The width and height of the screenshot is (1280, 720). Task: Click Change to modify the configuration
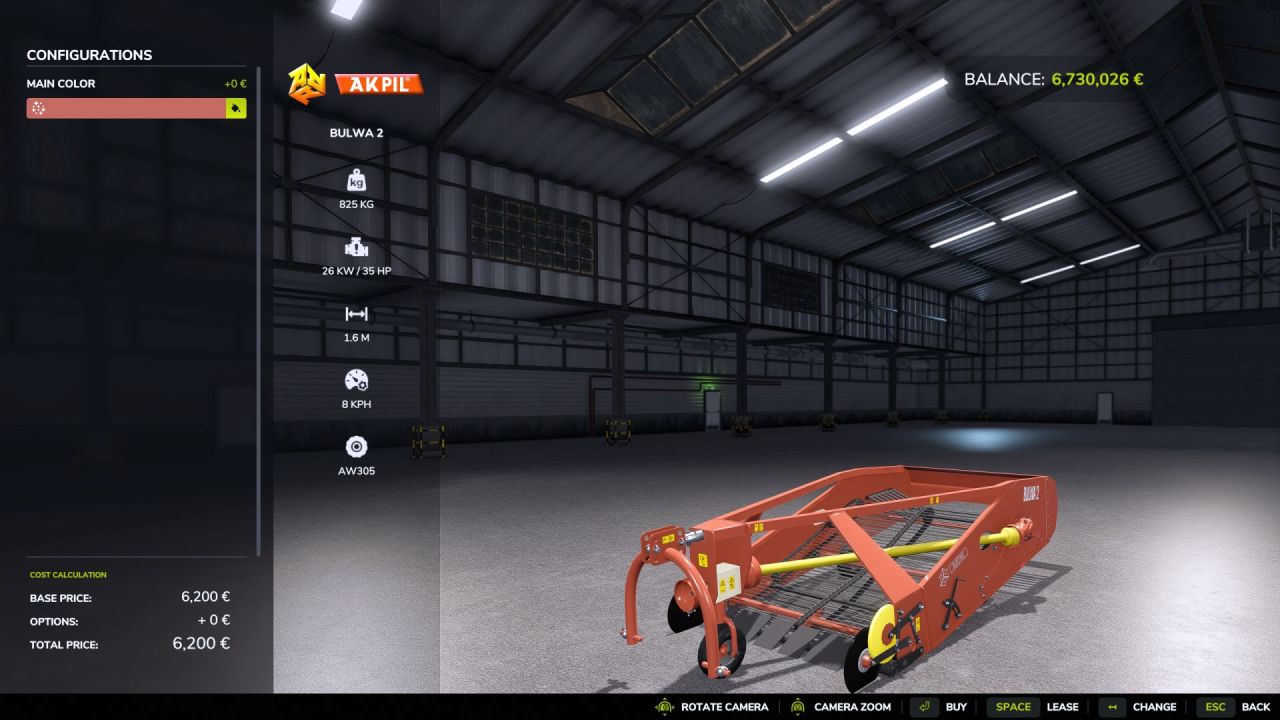pos(1155,707)
